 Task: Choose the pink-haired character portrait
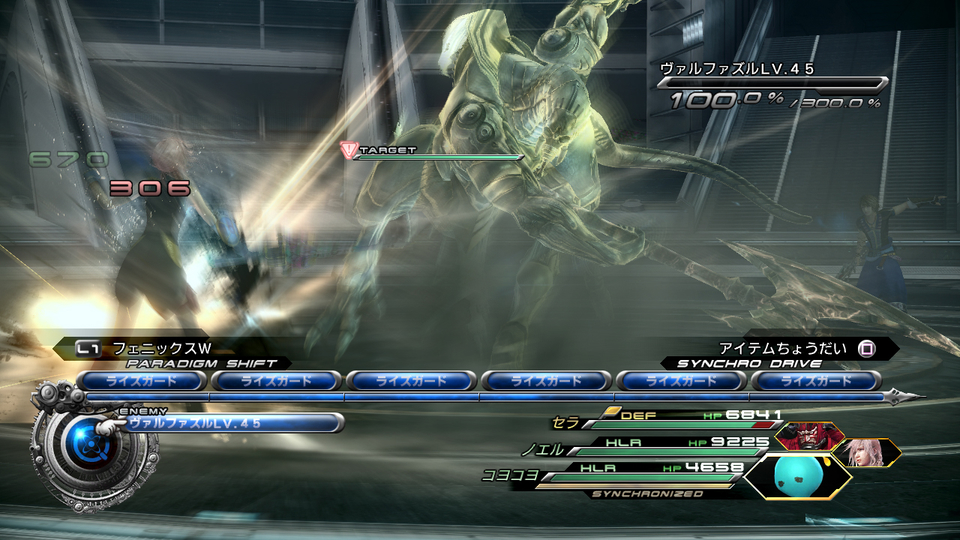pyautogui.click(x=866, y=453)
